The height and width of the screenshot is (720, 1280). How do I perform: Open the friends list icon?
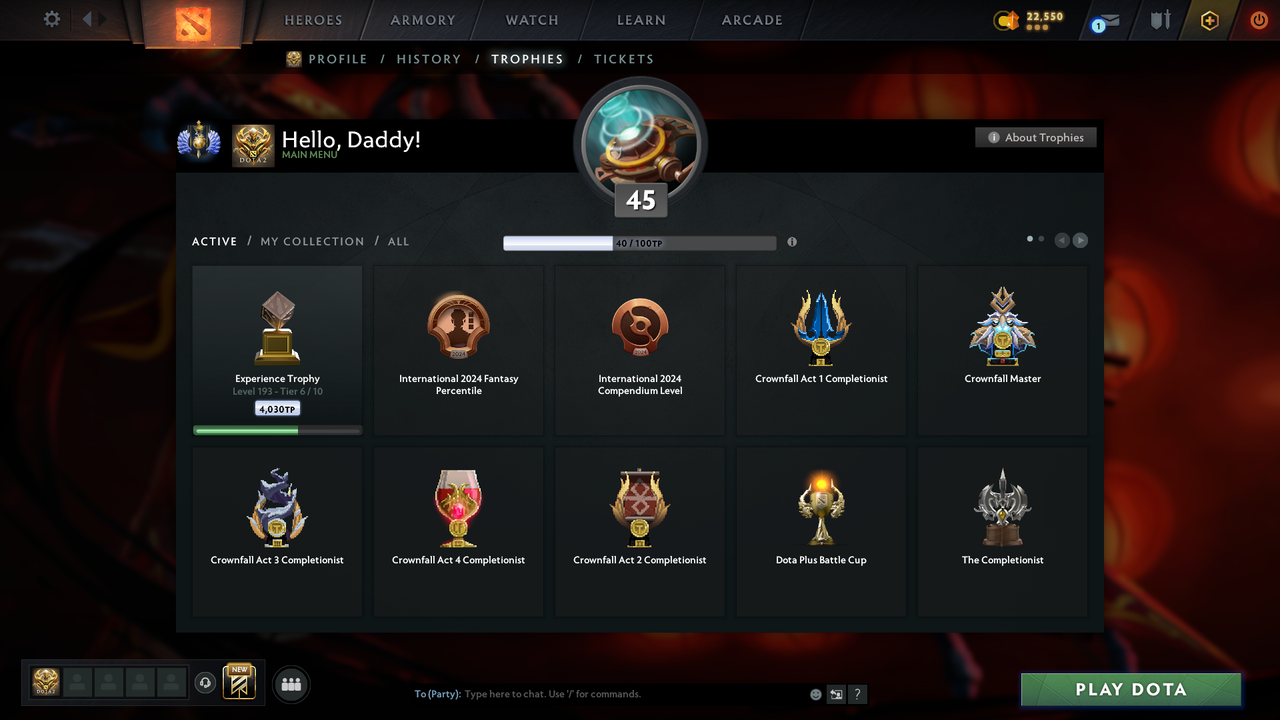click(x=290, y=684)
